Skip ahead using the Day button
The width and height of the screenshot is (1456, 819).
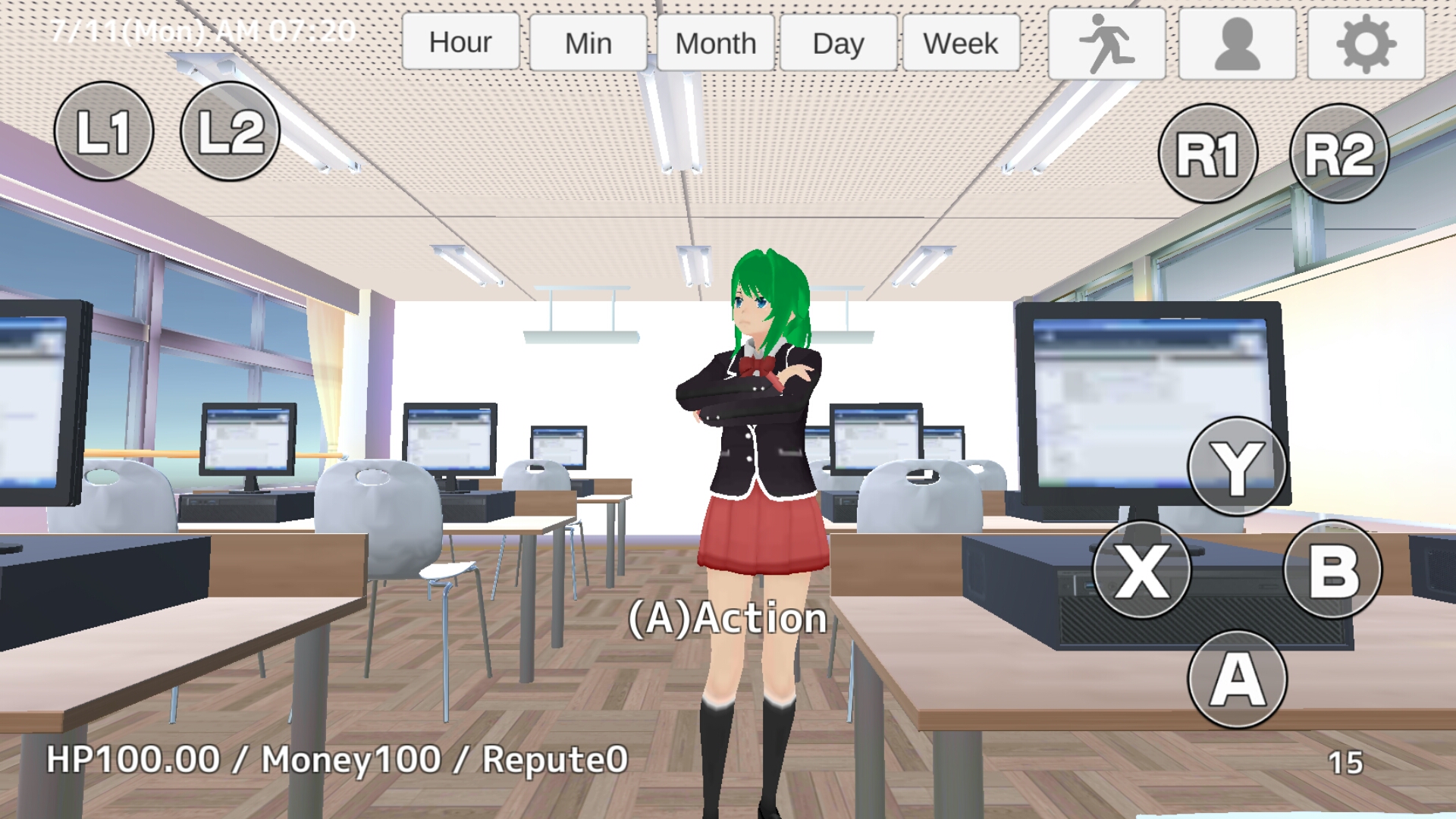click(x=839, y=42)
